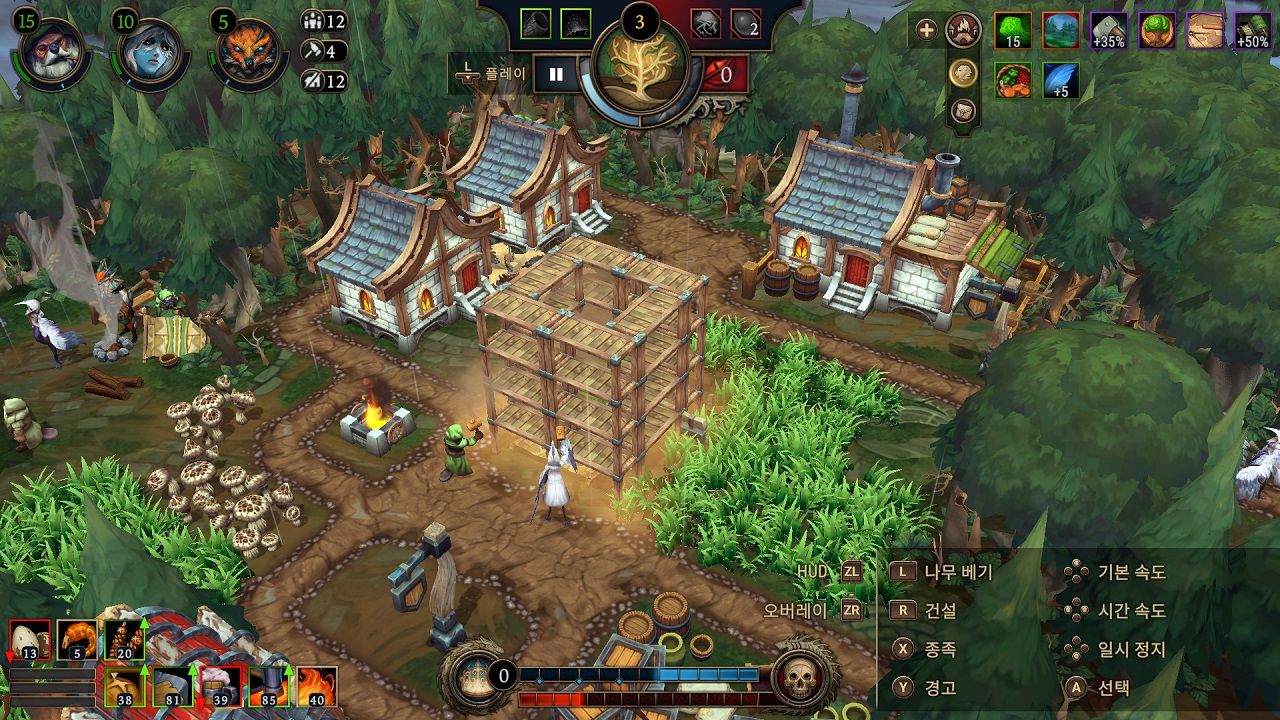
Task: Select the eggs resource slot showing 13
Action: coord(29,640)
